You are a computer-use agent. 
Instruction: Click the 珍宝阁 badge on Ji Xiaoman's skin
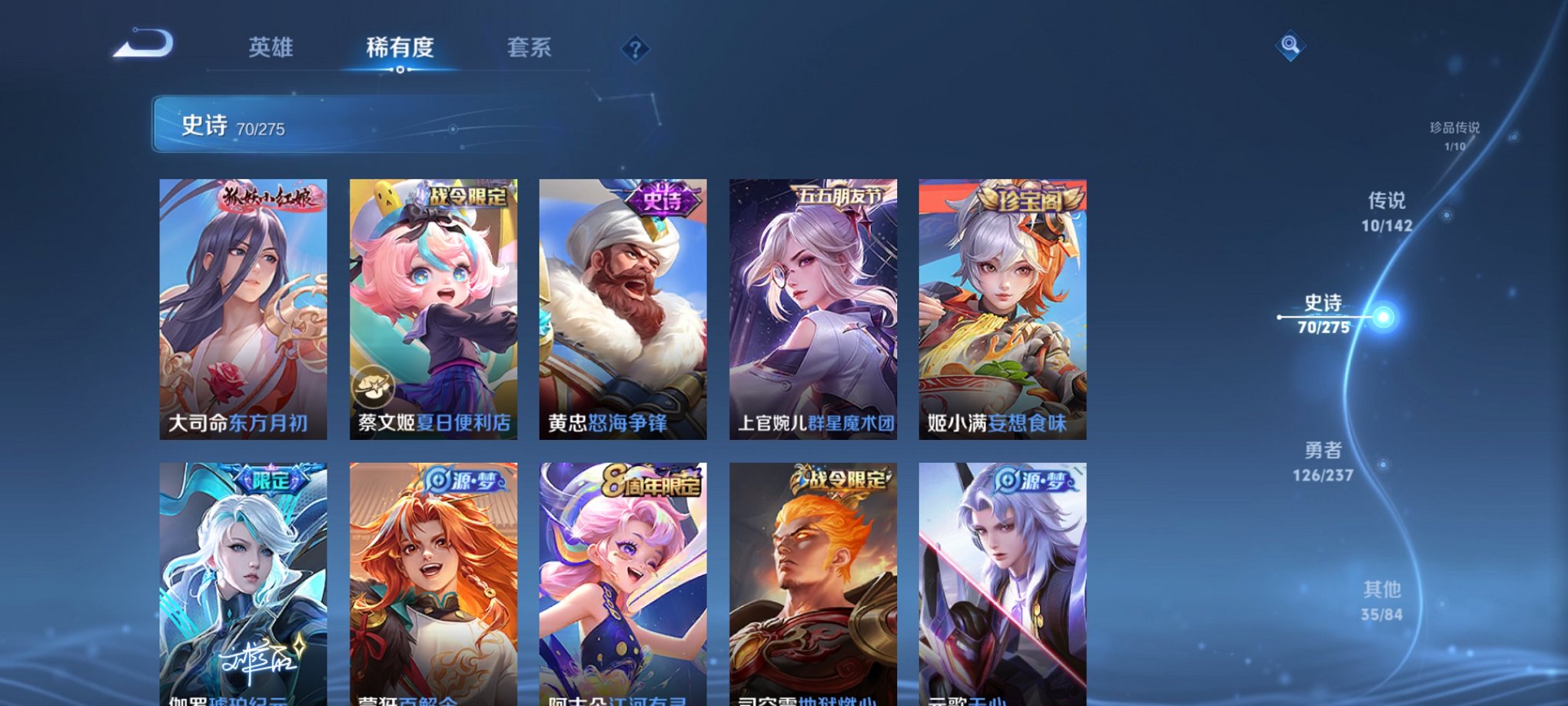1028,198
